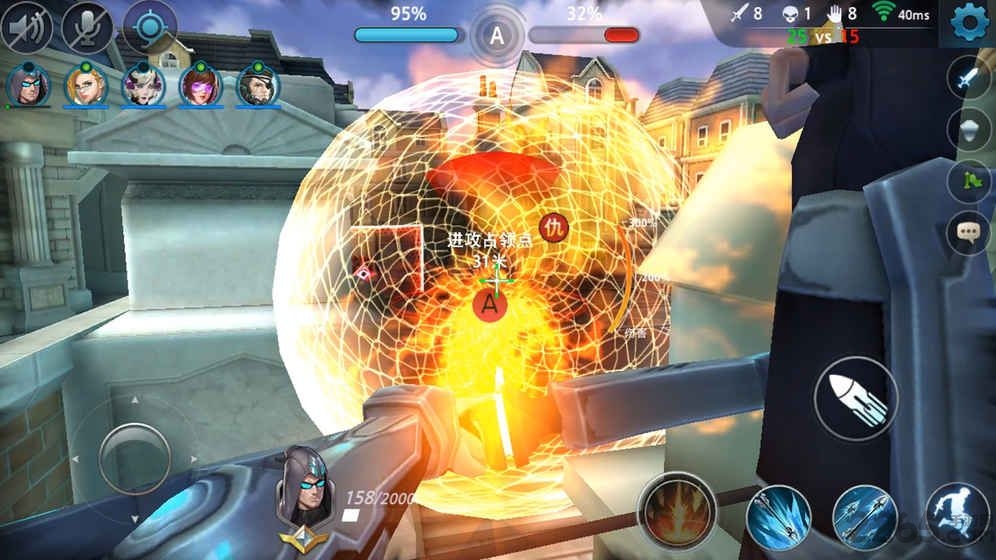Fire using the bullet attack button
Image resolution: width=996 pixels, height=560 pixels.
855,398
